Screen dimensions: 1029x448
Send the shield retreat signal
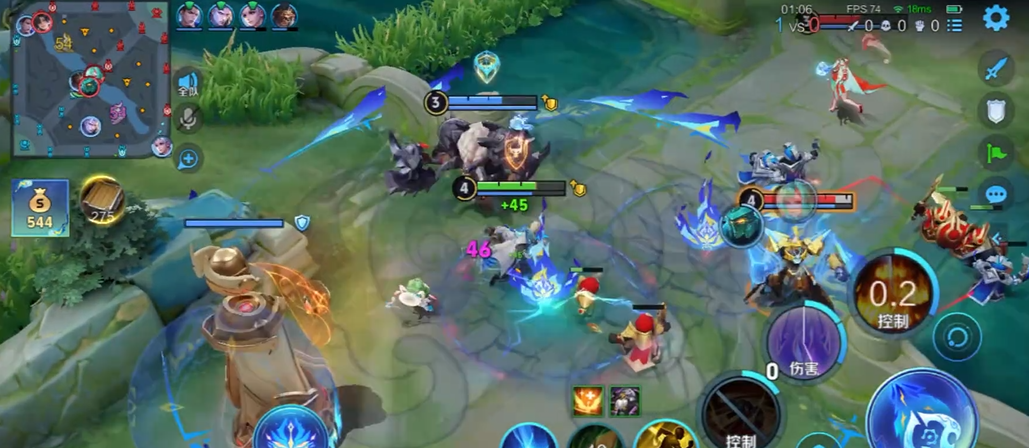point(995,111)
